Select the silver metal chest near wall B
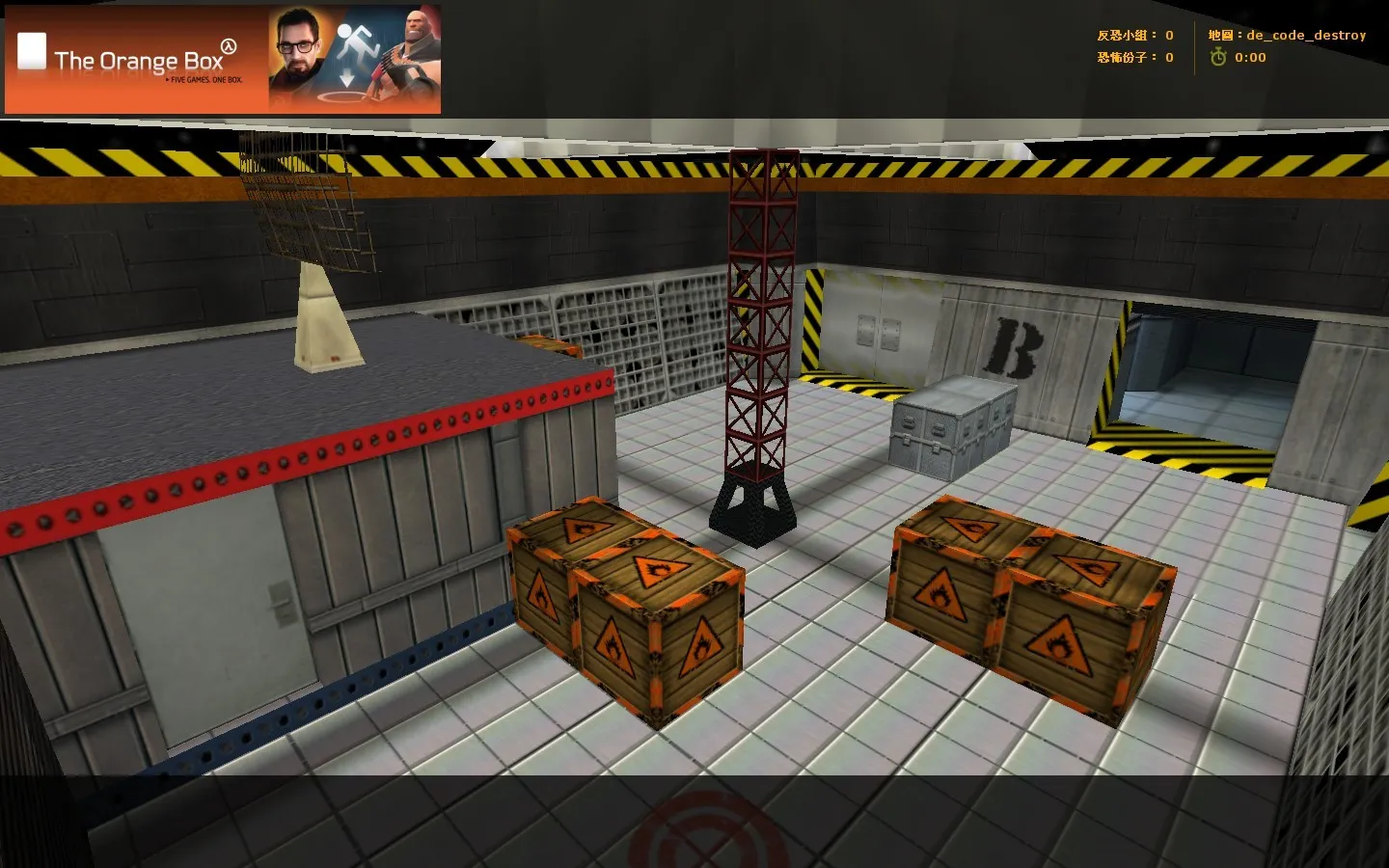The height and width of the screenshot is (868, 1389). pos(954,422)
